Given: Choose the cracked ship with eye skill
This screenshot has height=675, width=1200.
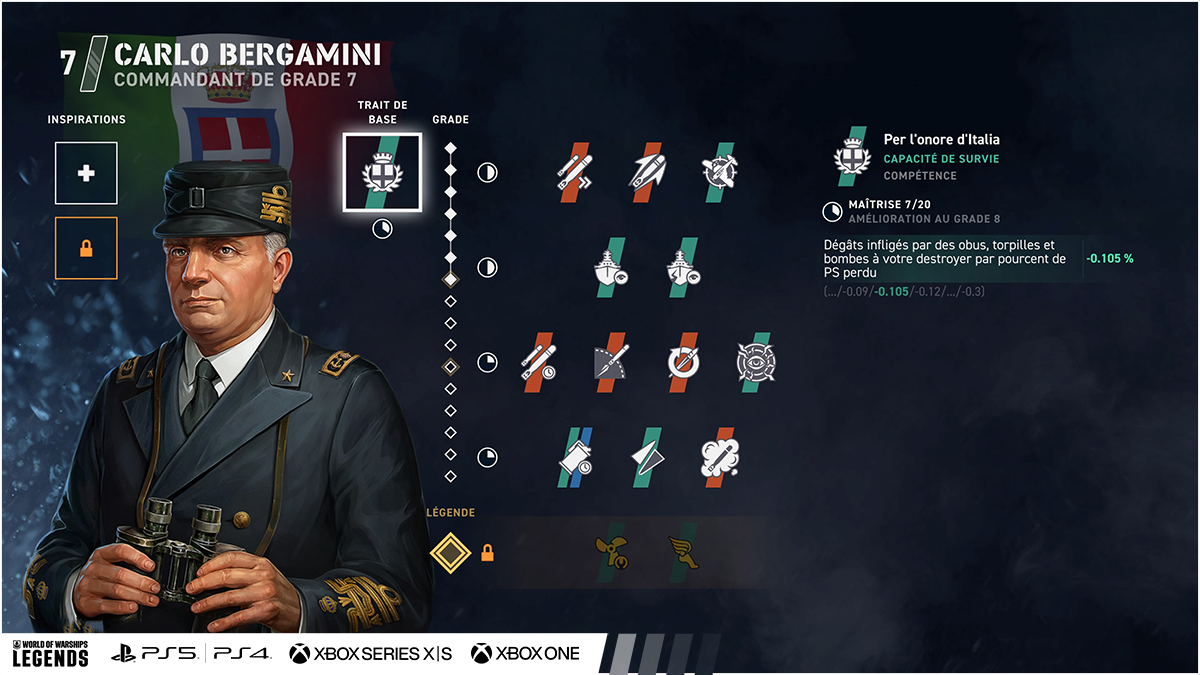Looking at the screenshot, I should [684, 267].
